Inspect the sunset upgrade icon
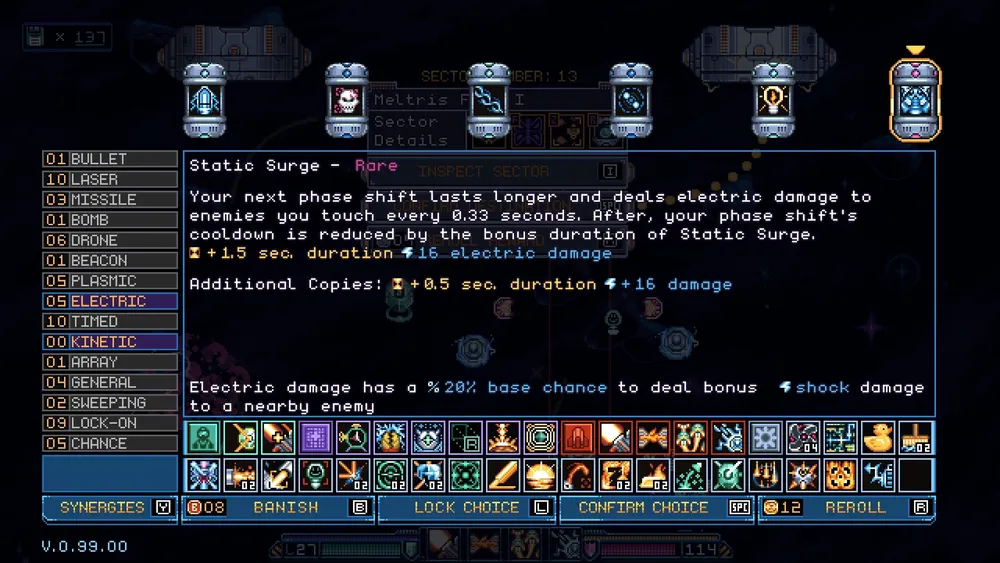 (541, 474)
